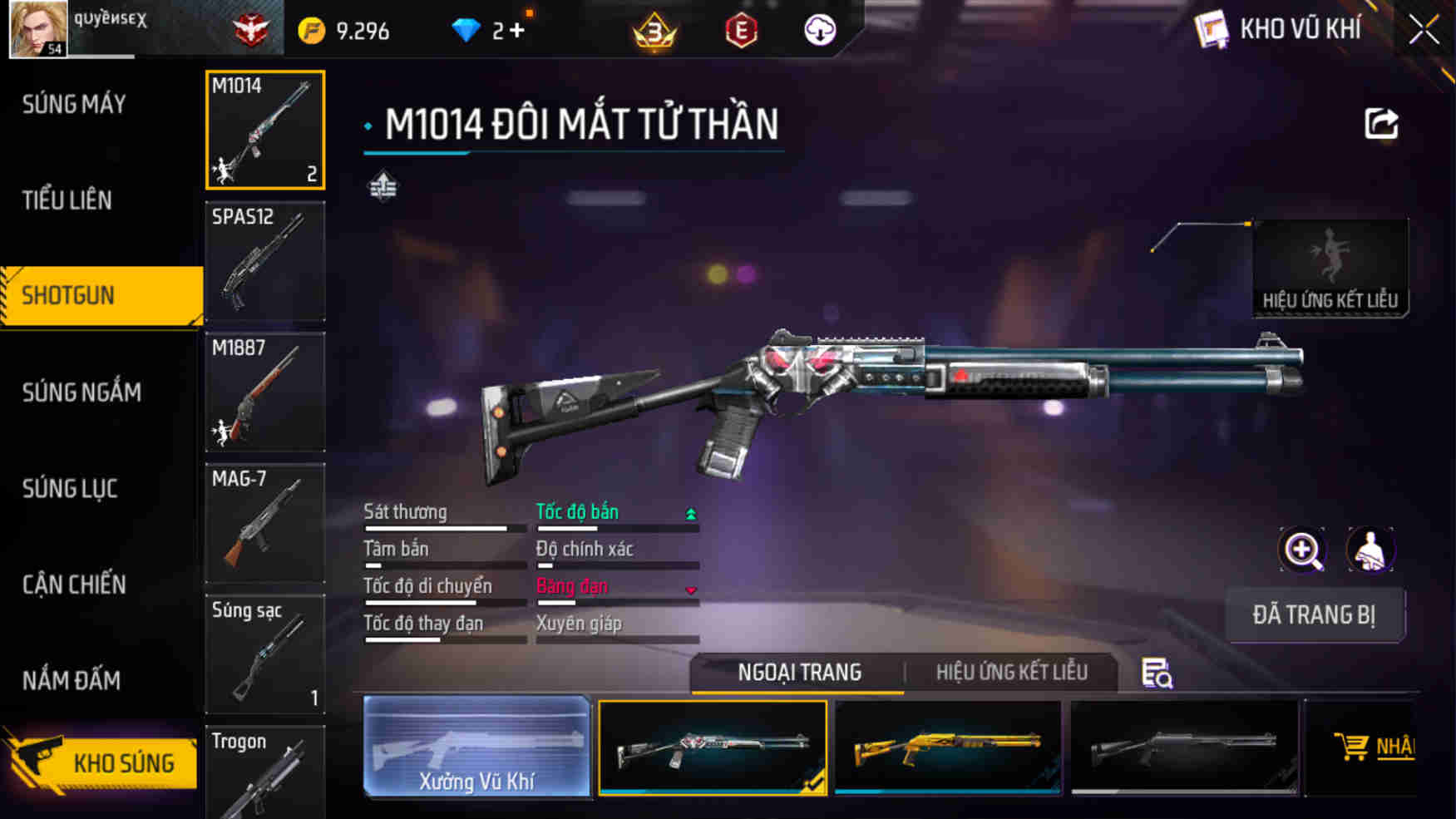Switch to Tiểu Liên category
The image size is (1456, 819).
coord(67,200)
